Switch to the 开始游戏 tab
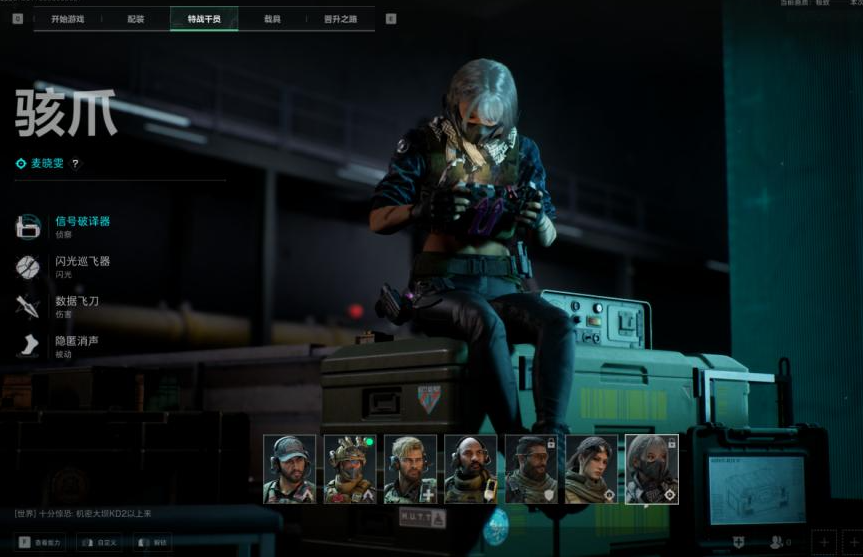 pyautogui.click(x=67, y=19)
